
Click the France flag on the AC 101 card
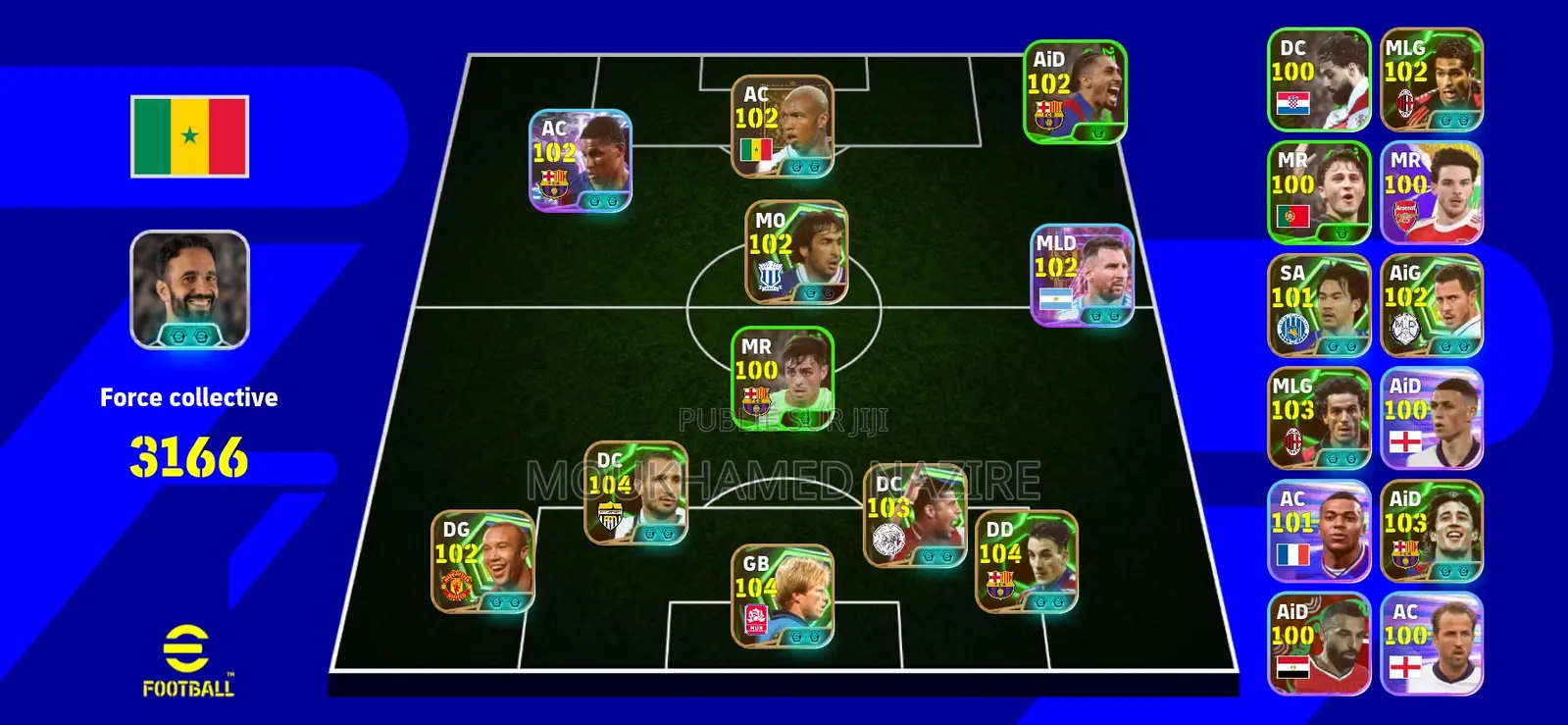pyautogui.click(x=1295, y=554)
